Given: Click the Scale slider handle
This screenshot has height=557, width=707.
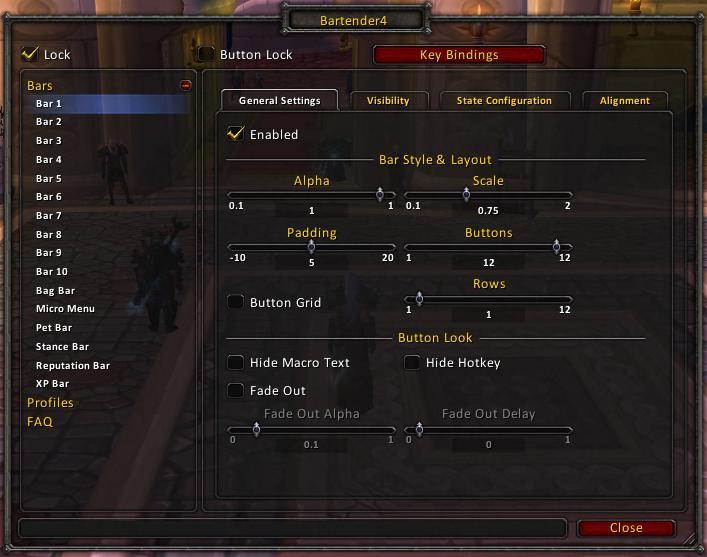Looking at the screenshot, I should point(466,195).
